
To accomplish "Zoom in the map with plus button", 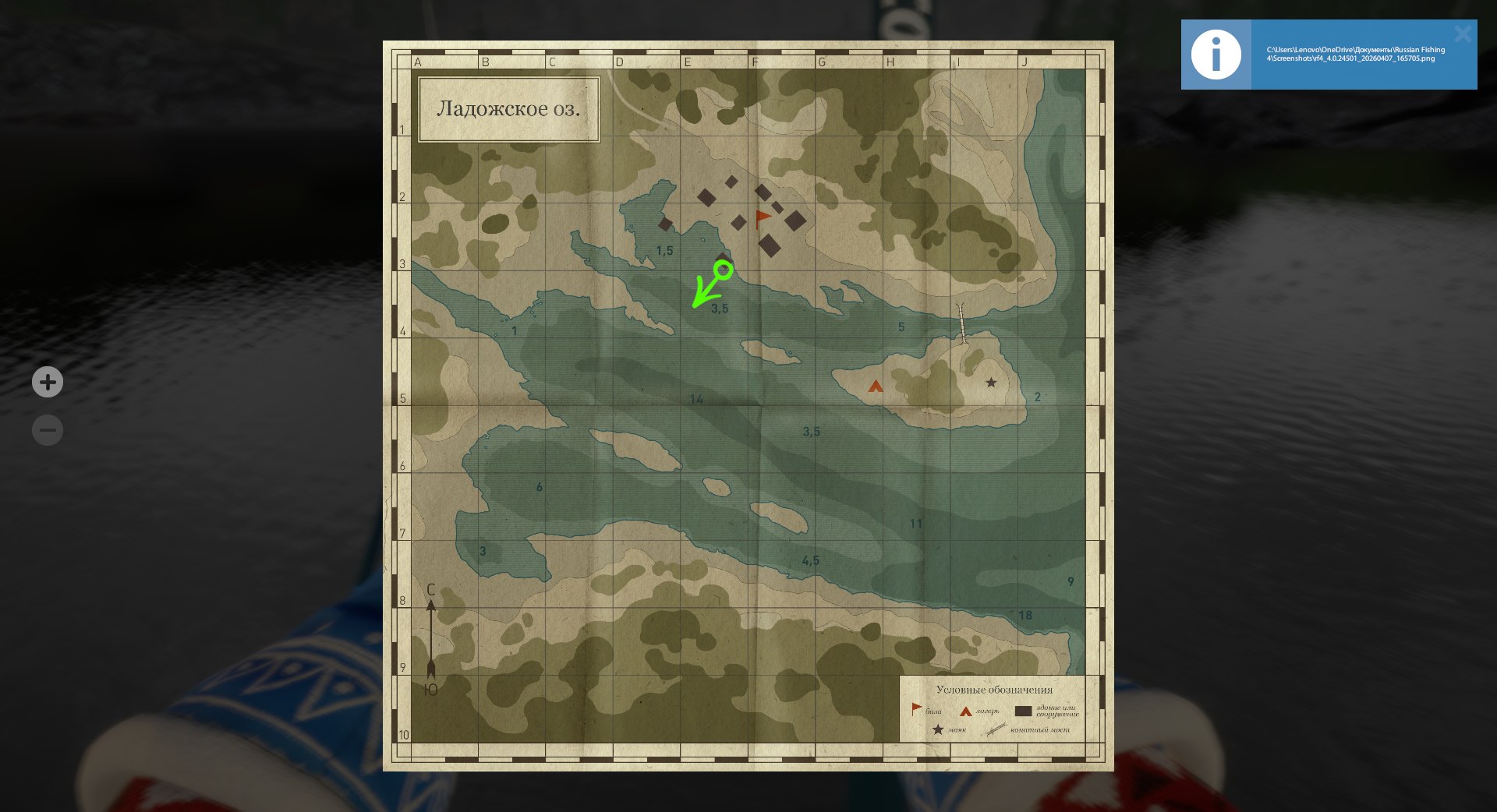I will pyautogui.click(x=48, y=382).
